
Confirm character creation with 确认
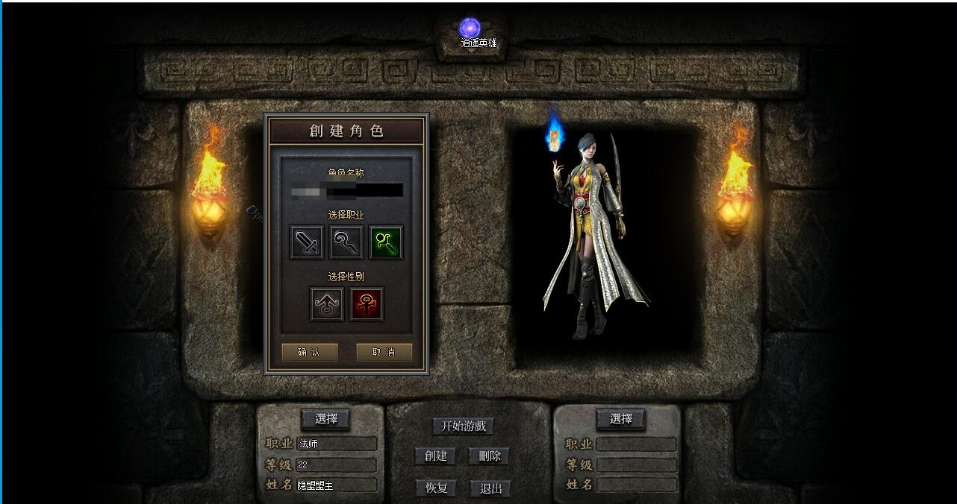click(301, 352)
